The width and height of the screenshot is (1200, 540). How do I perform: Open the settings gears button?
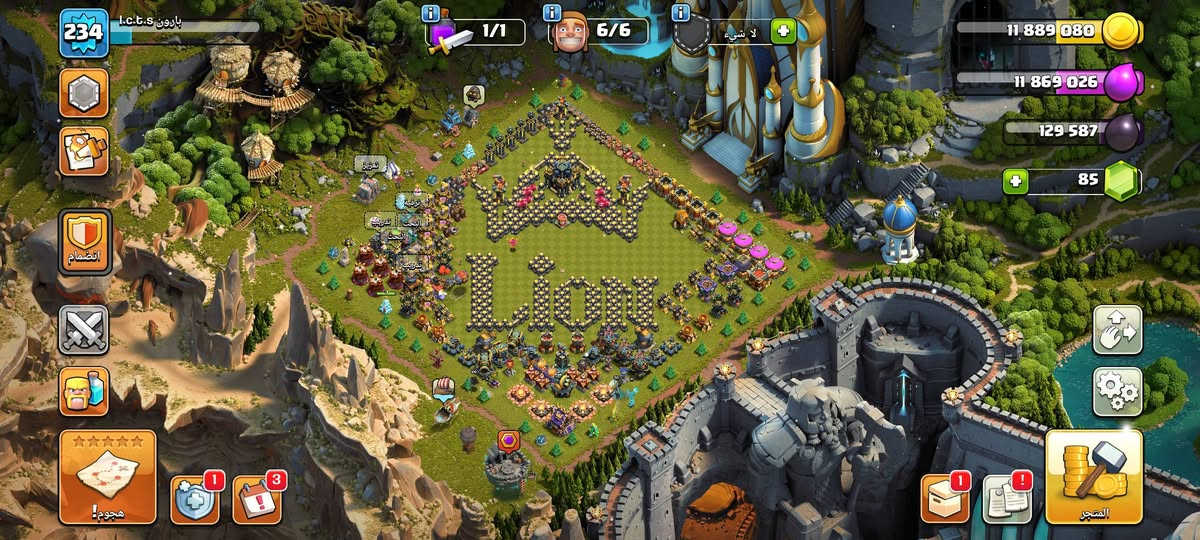click(1117, 391)
